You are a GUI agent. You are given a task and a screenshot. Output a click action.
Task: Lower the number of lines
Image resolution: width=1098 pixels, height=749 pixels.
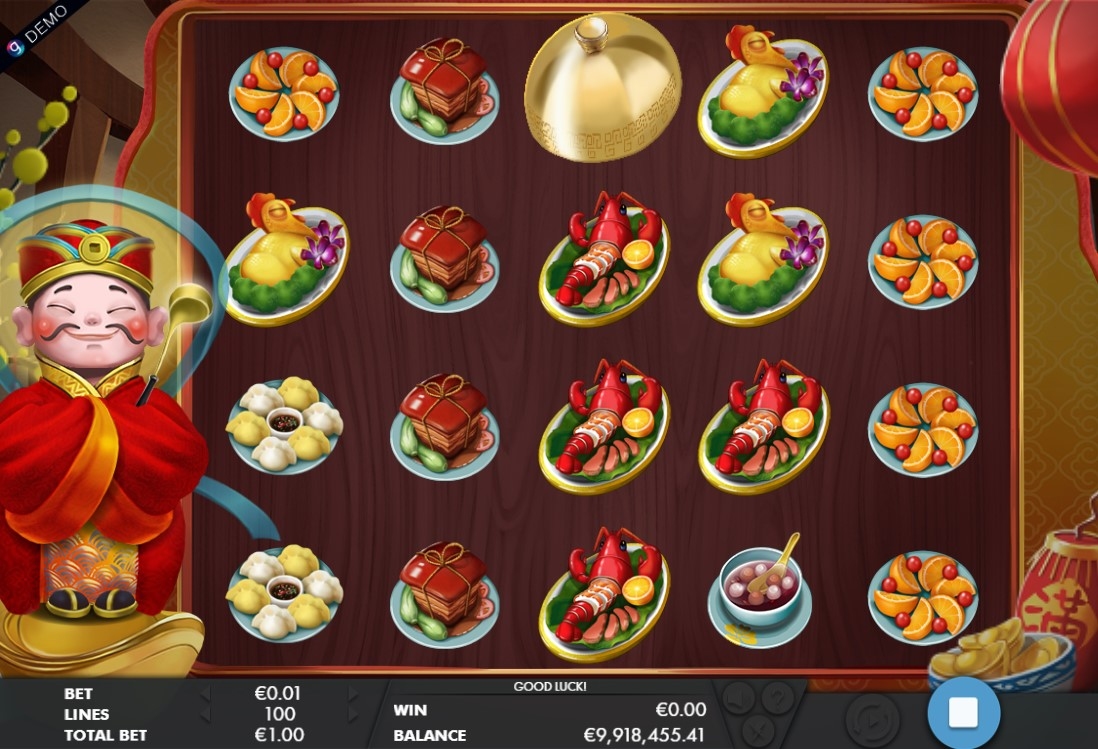(204, 714)
